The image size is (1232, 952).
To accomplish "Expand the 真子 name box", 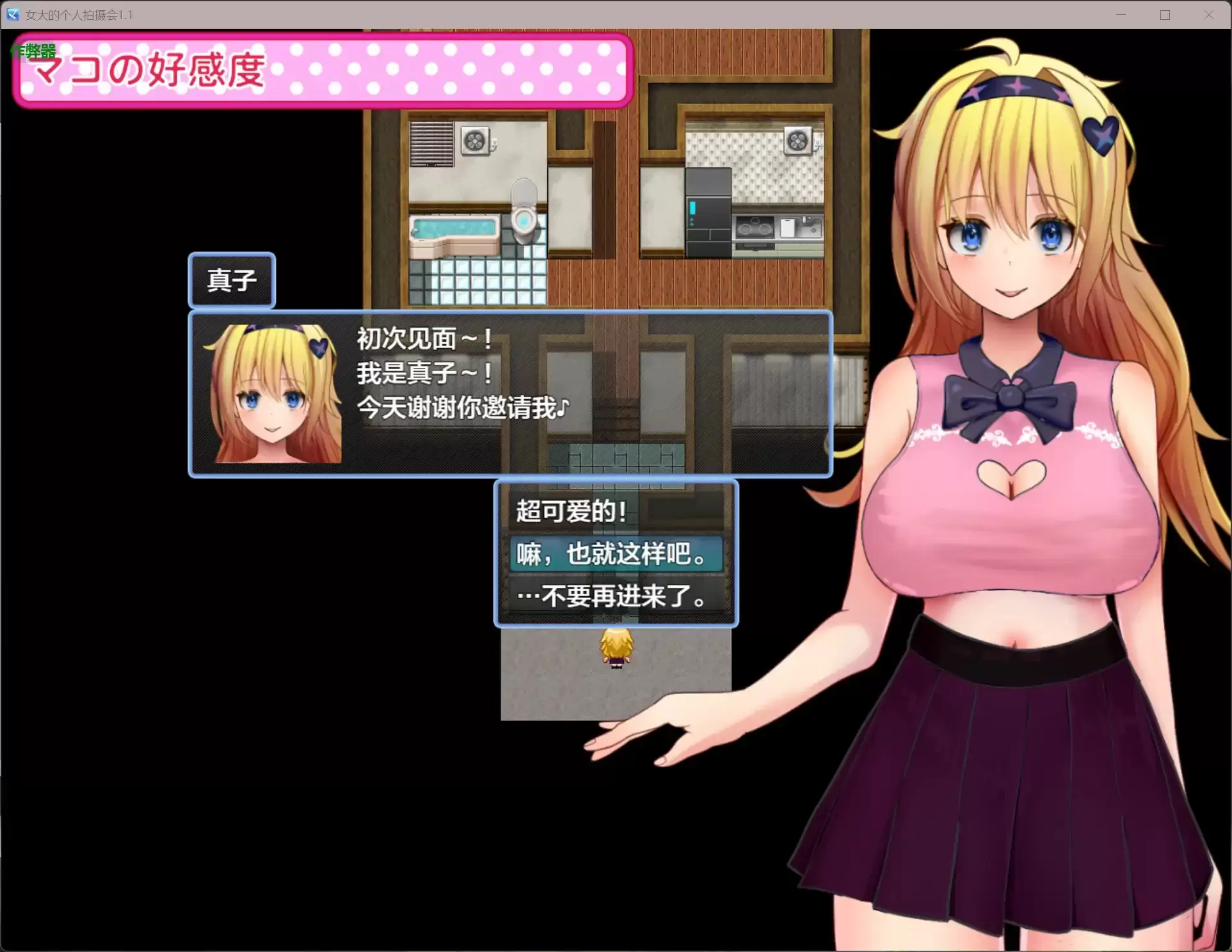I will (232, 280).
